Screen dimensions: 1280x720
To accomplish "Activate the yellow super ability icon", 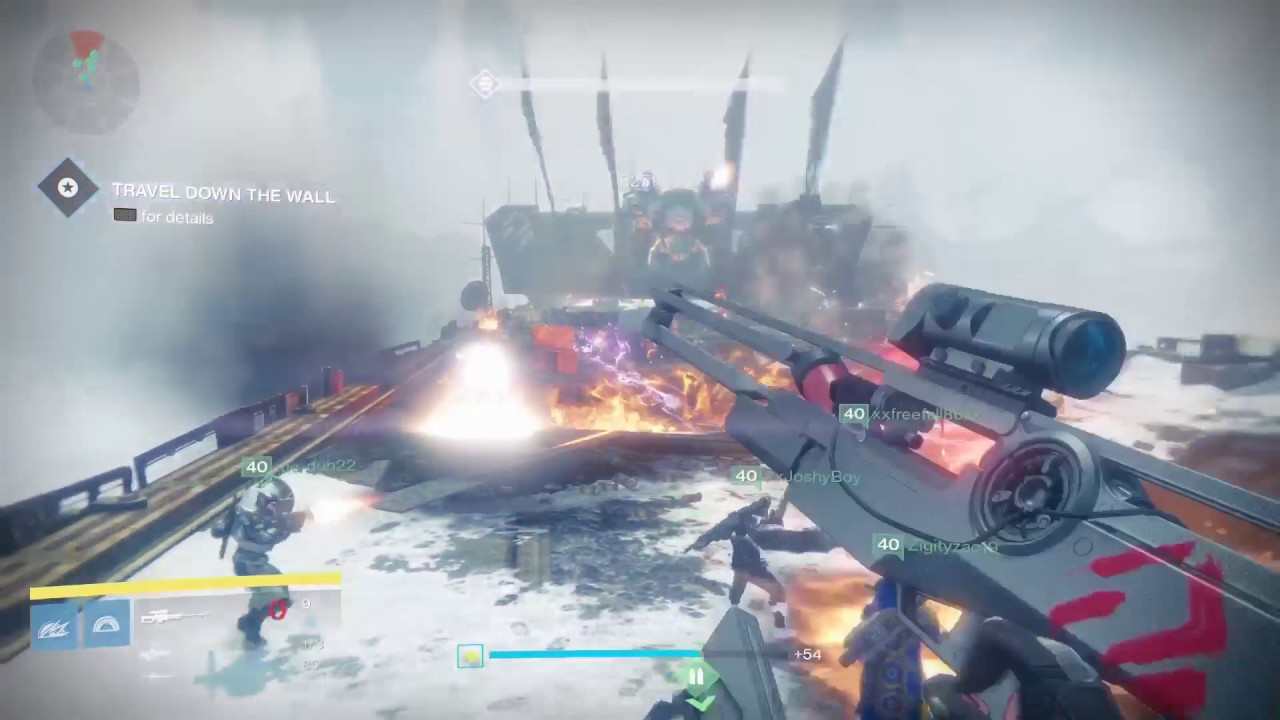I will pyautogui.click(x=470, y=656).
